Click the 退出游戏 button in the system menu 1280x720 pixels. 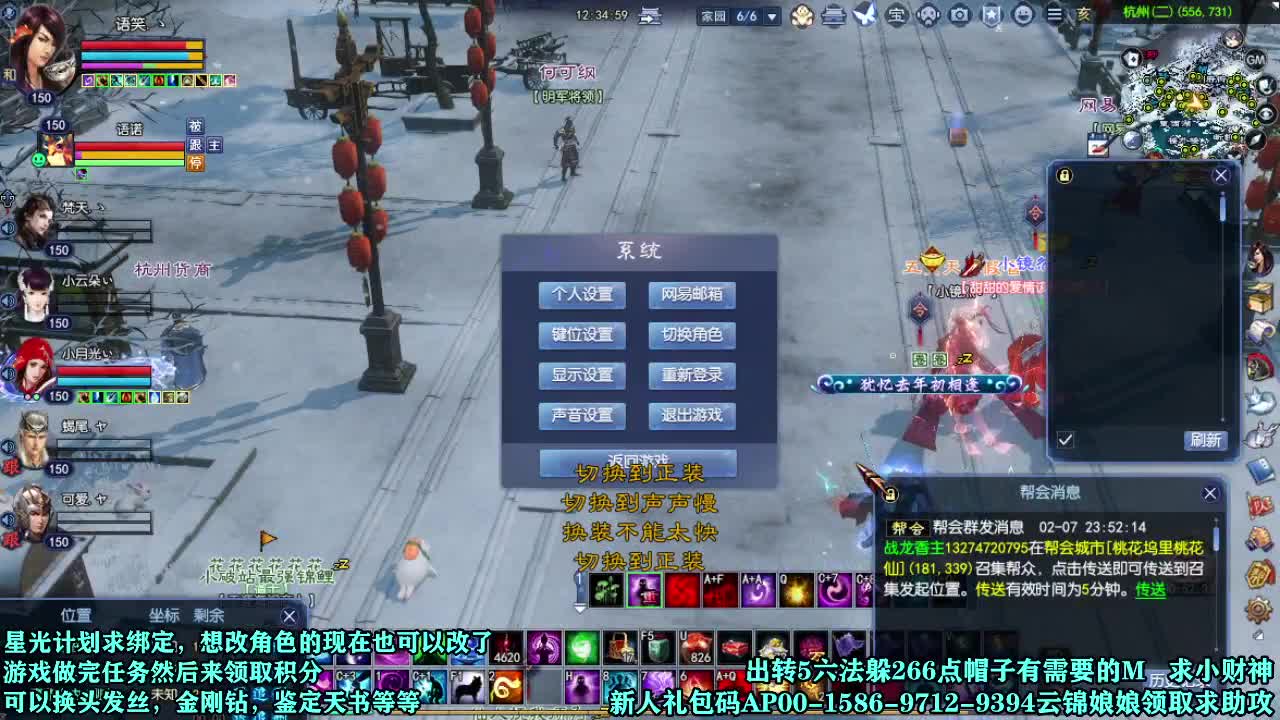(x=691, y=416)
